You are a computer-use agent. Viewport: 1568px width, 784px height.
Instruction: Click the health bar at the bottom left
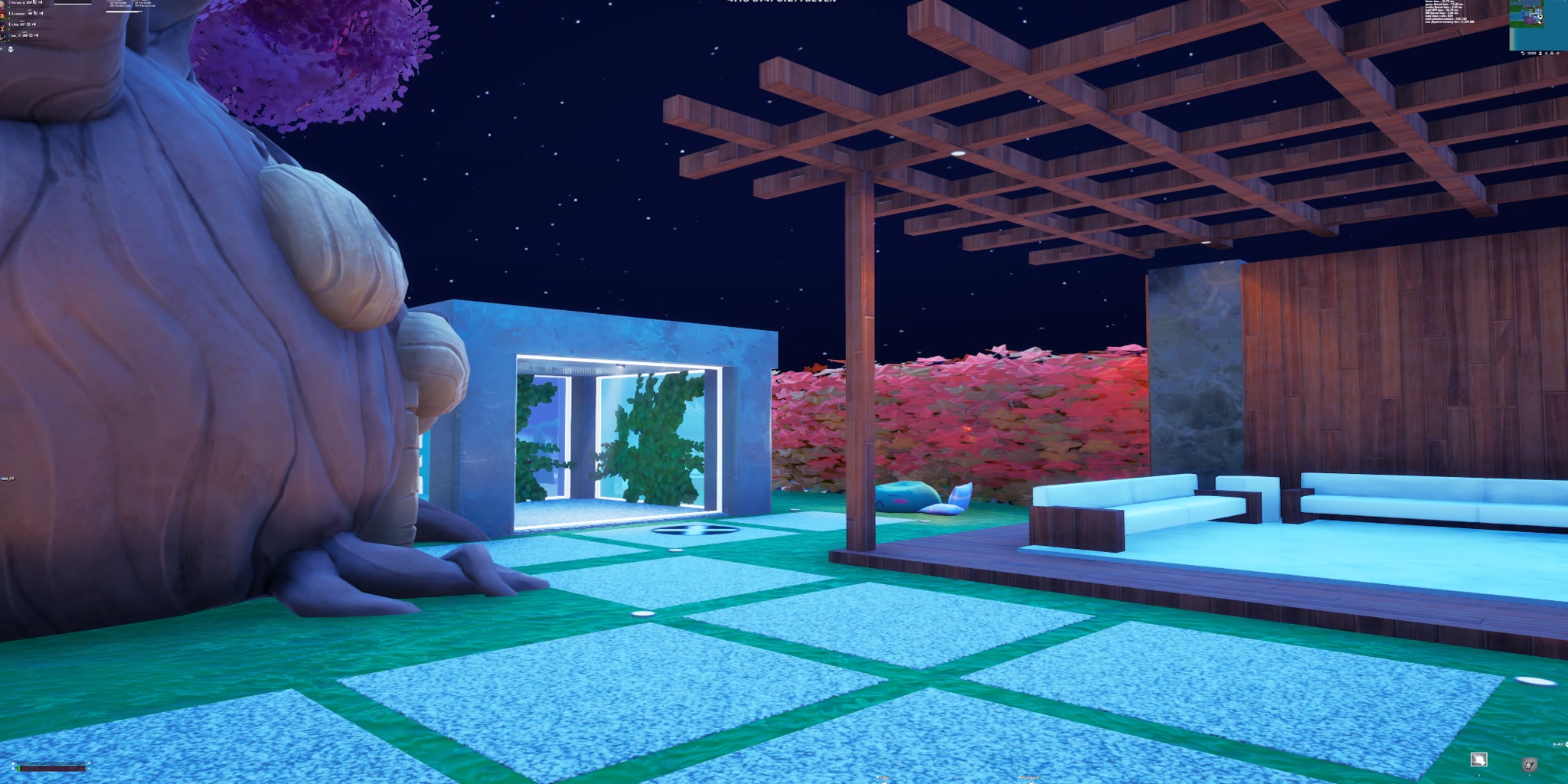click(x=52, y=769)
